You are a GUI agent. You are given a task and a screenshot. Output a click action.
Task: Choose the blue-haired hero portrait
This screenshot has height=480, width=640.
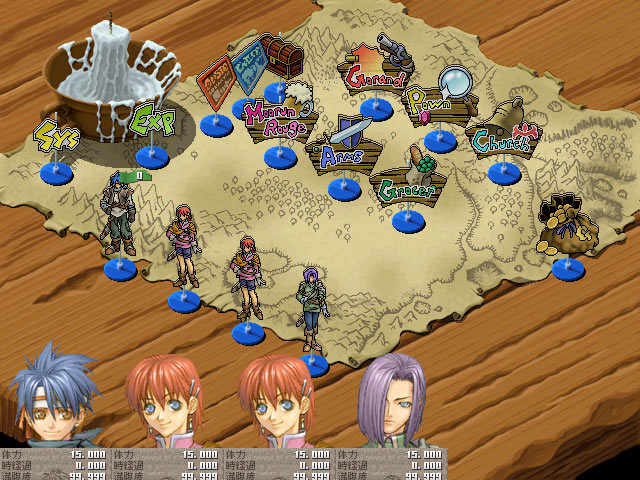pos(48,397)
